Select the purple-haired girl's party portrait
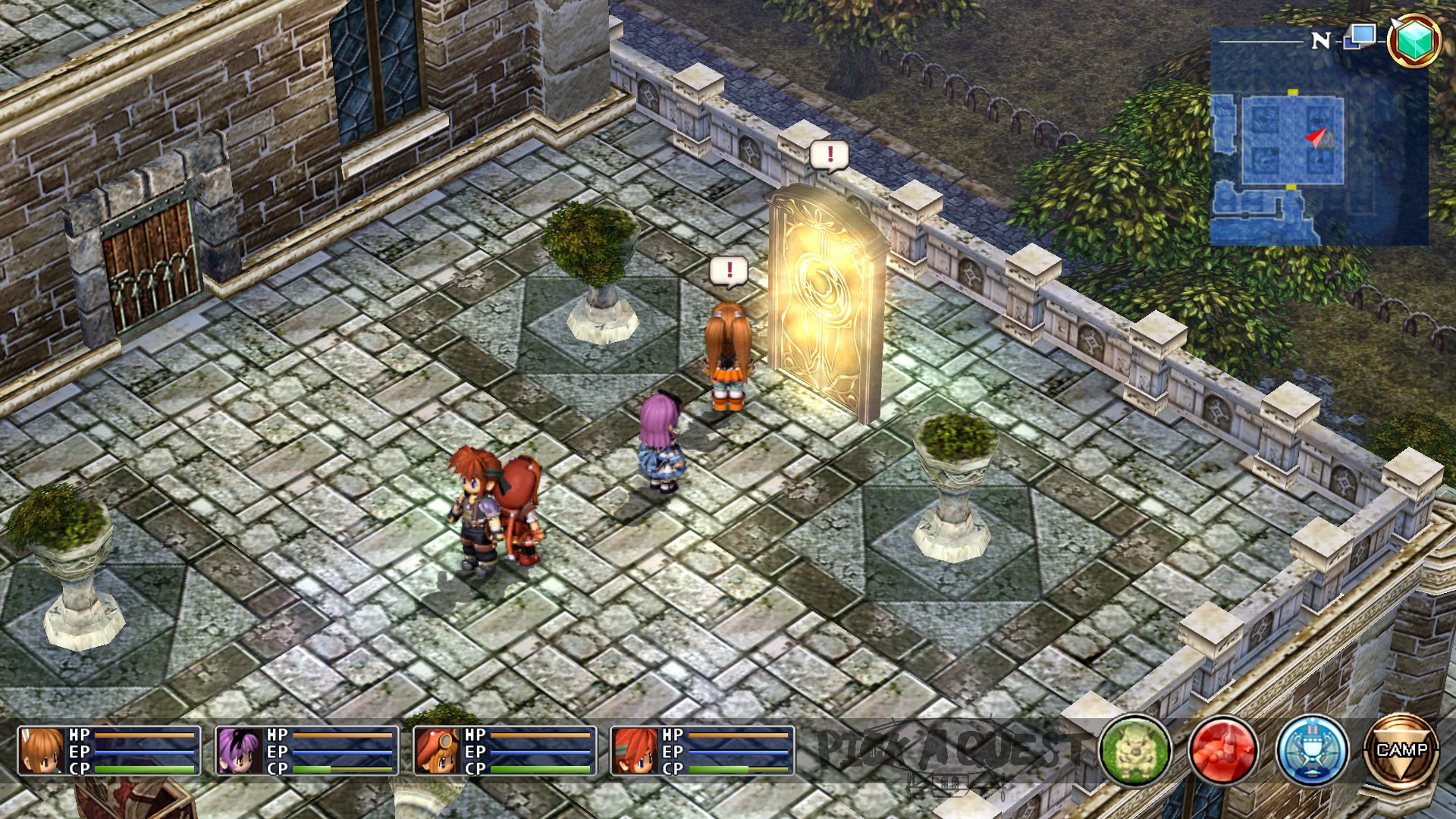This screenshot has width=1456, height=819. pos(240,751)
